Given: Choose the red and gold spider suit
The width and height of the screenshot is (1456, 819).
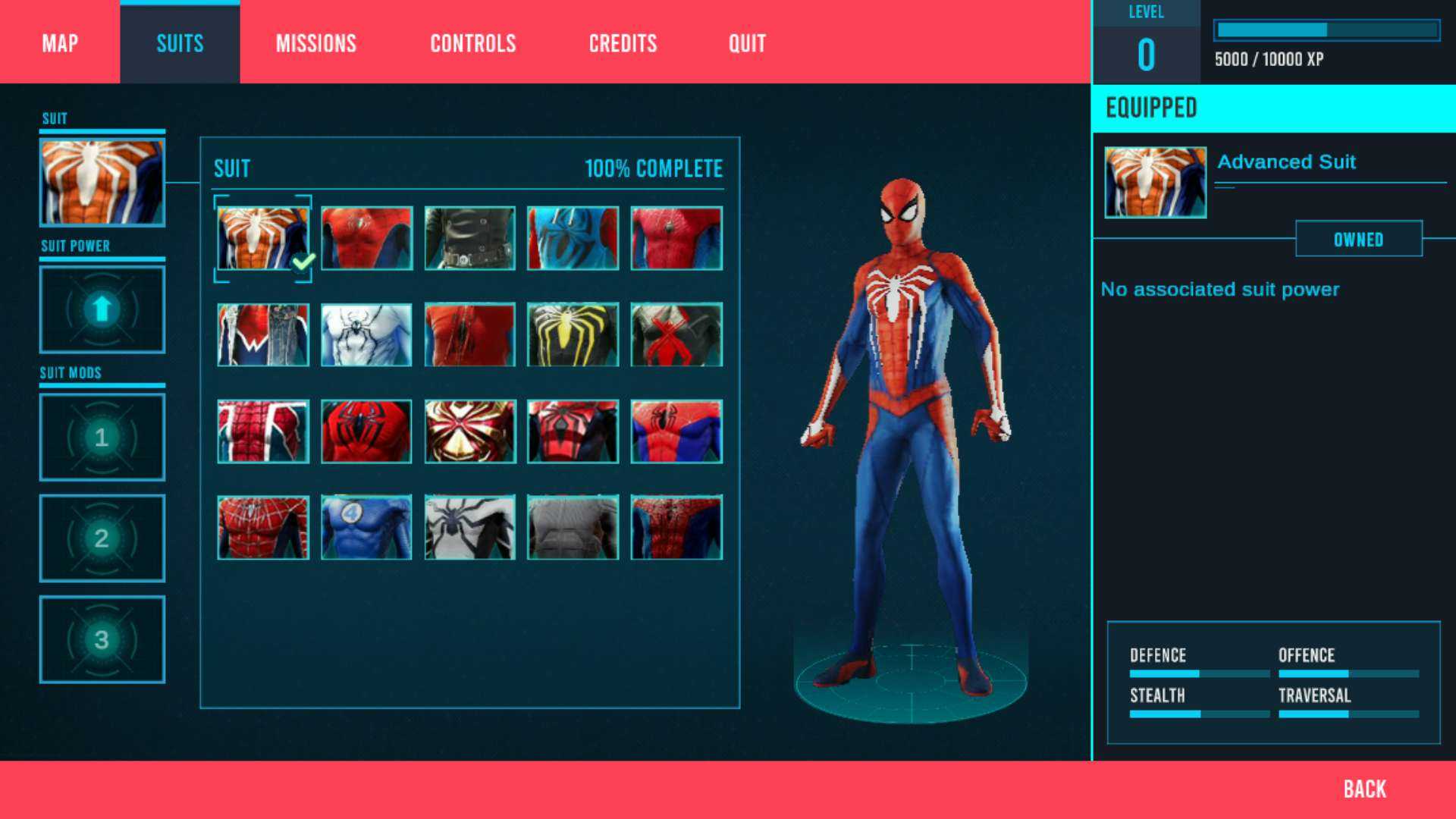Looking at the screenshot, I should pyautogui.click(x=469, y=431).
